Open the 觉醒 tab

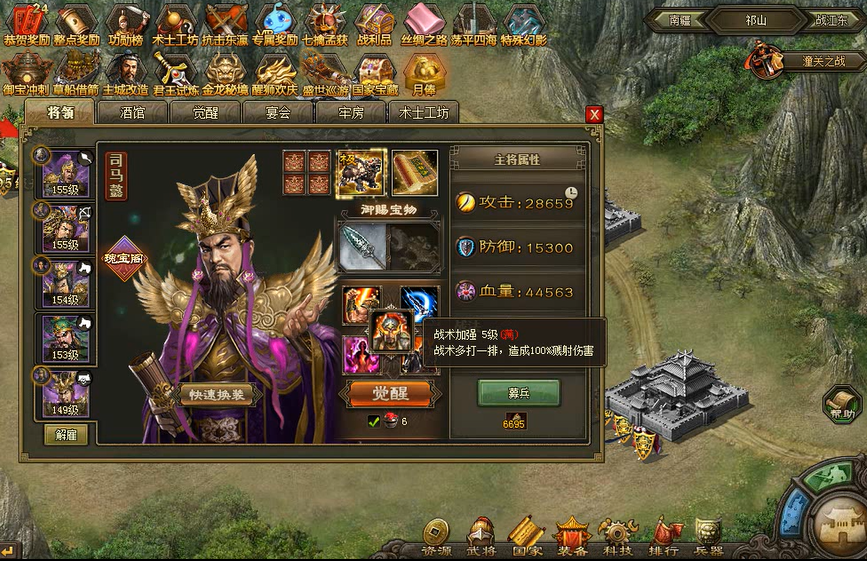[205, 113]
